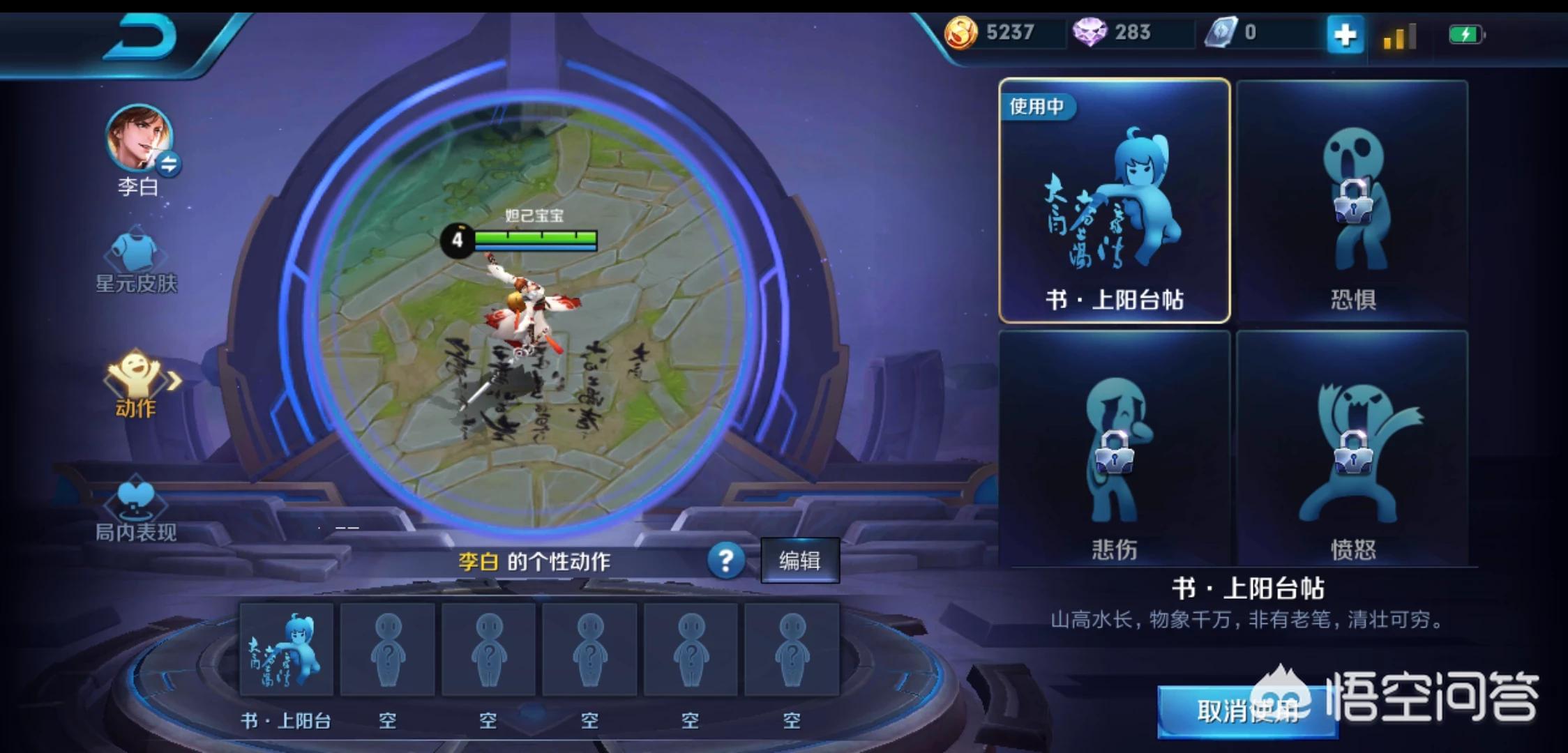Click the 取消使用 button
This screenshot has width=1568, height=753.
1247,711
